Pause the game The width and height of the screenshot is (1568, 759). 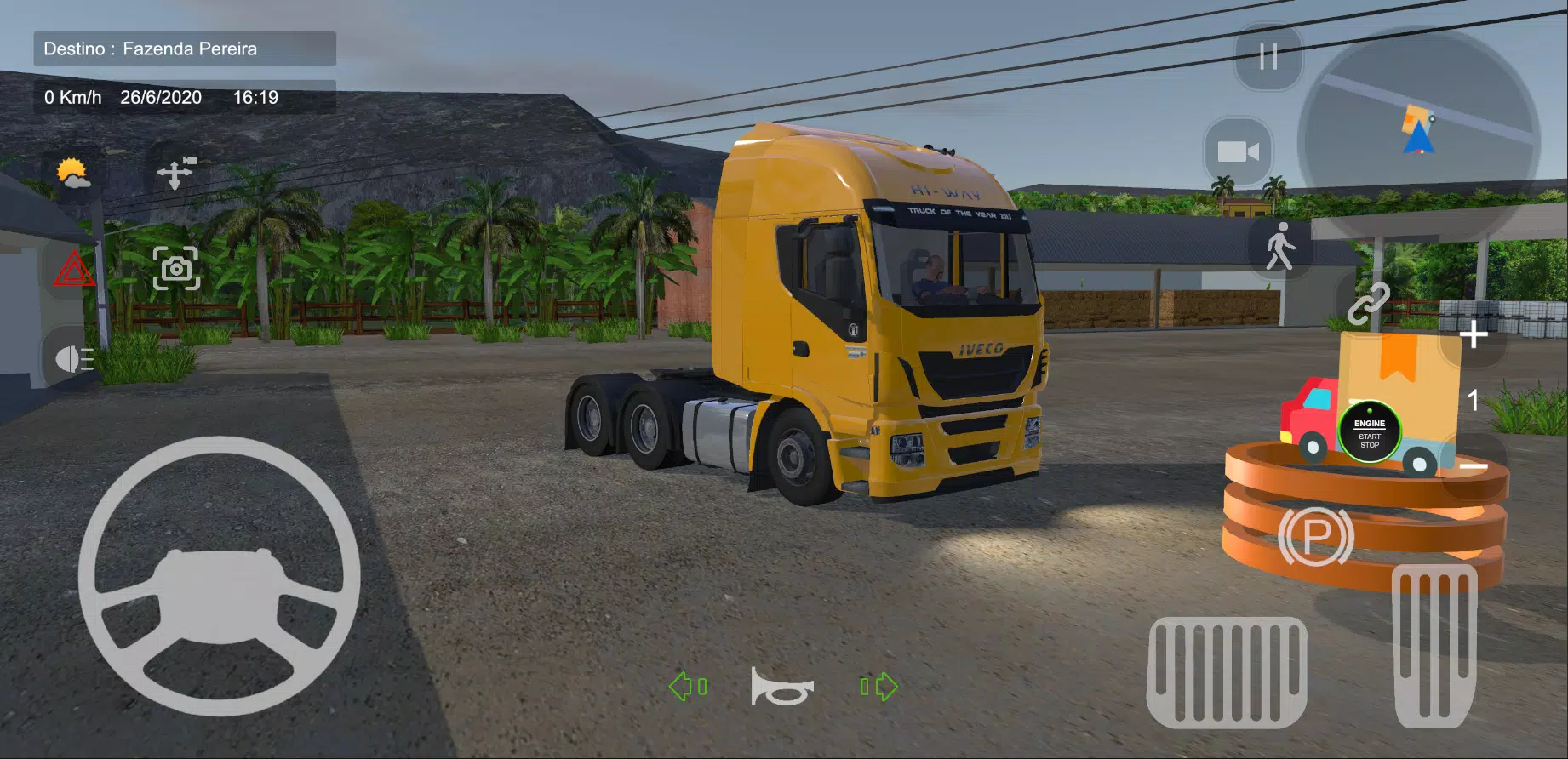pos(1268,57)
